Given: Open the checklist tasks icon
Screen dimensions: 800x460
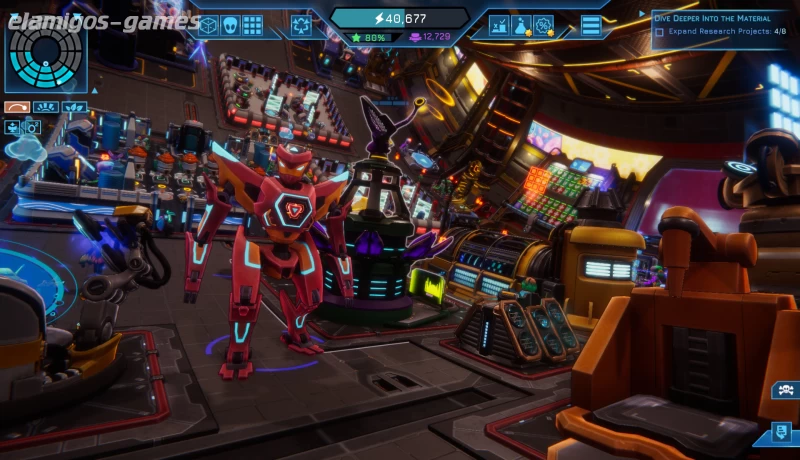Looking at the screenshot, I should click(x=500, y=25).
